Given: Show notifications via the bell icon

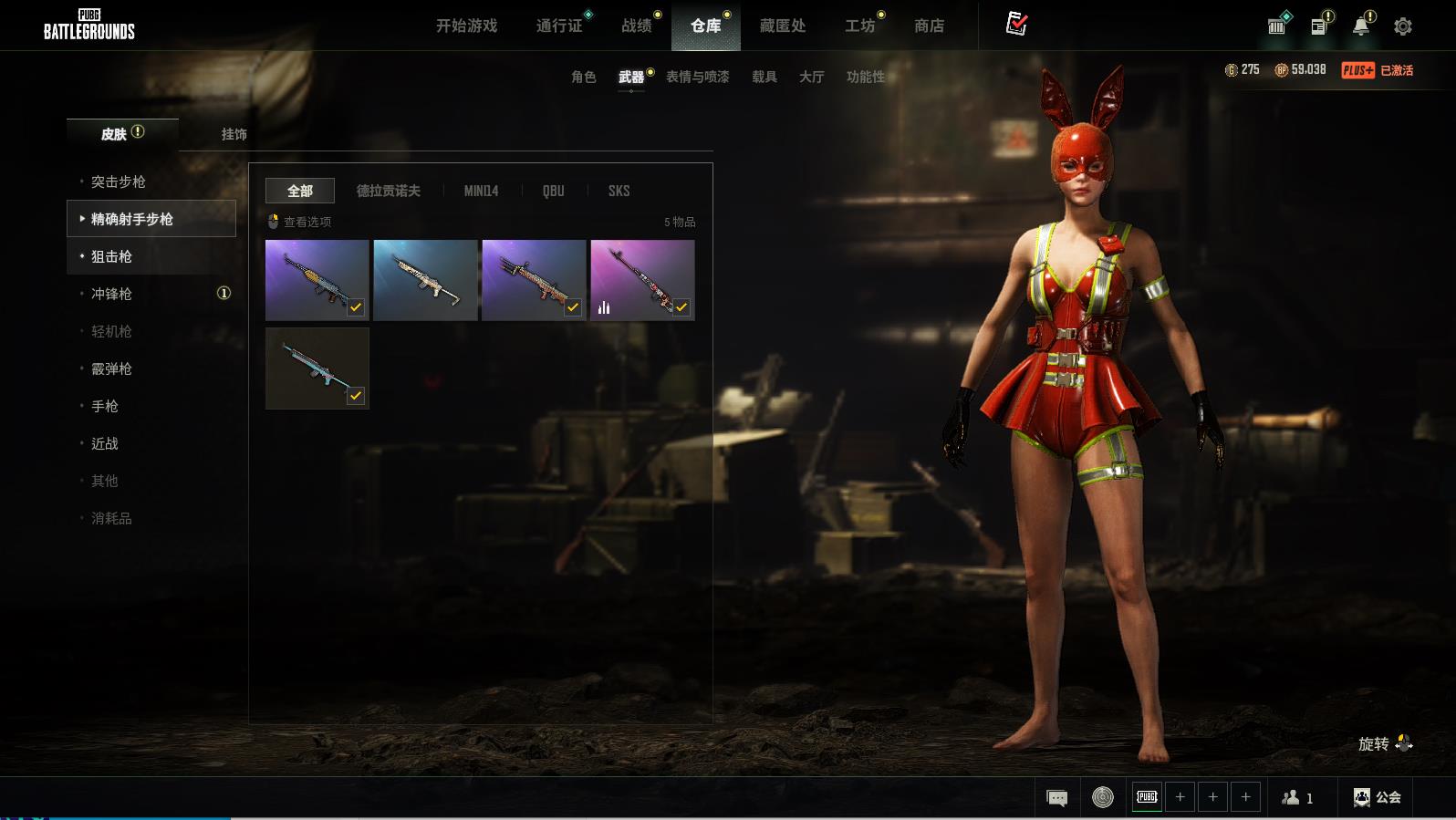Looking at the screenshot, I should pos(1361,26).
